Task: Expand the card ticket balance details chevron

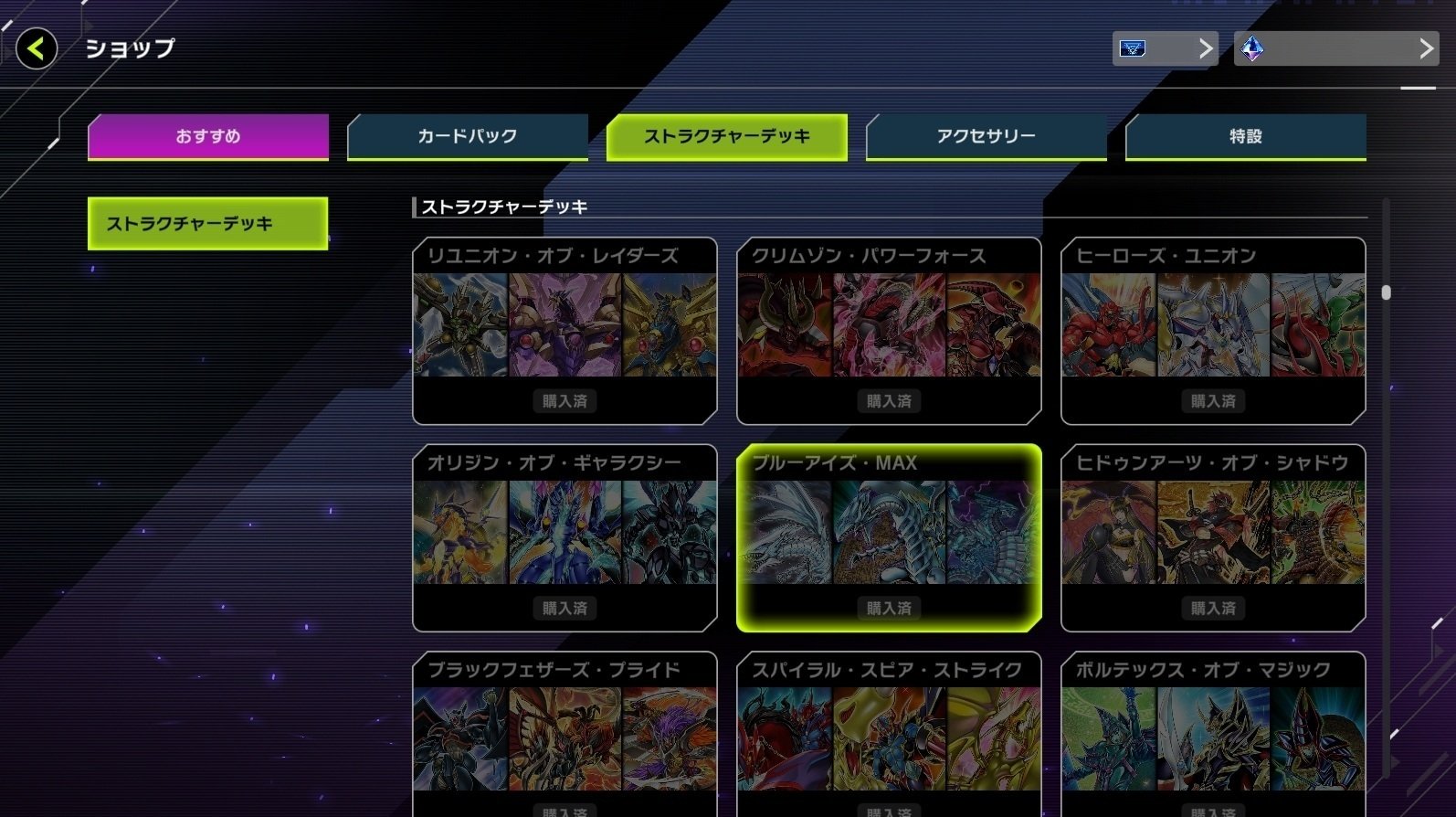Action: point(1208,48)
